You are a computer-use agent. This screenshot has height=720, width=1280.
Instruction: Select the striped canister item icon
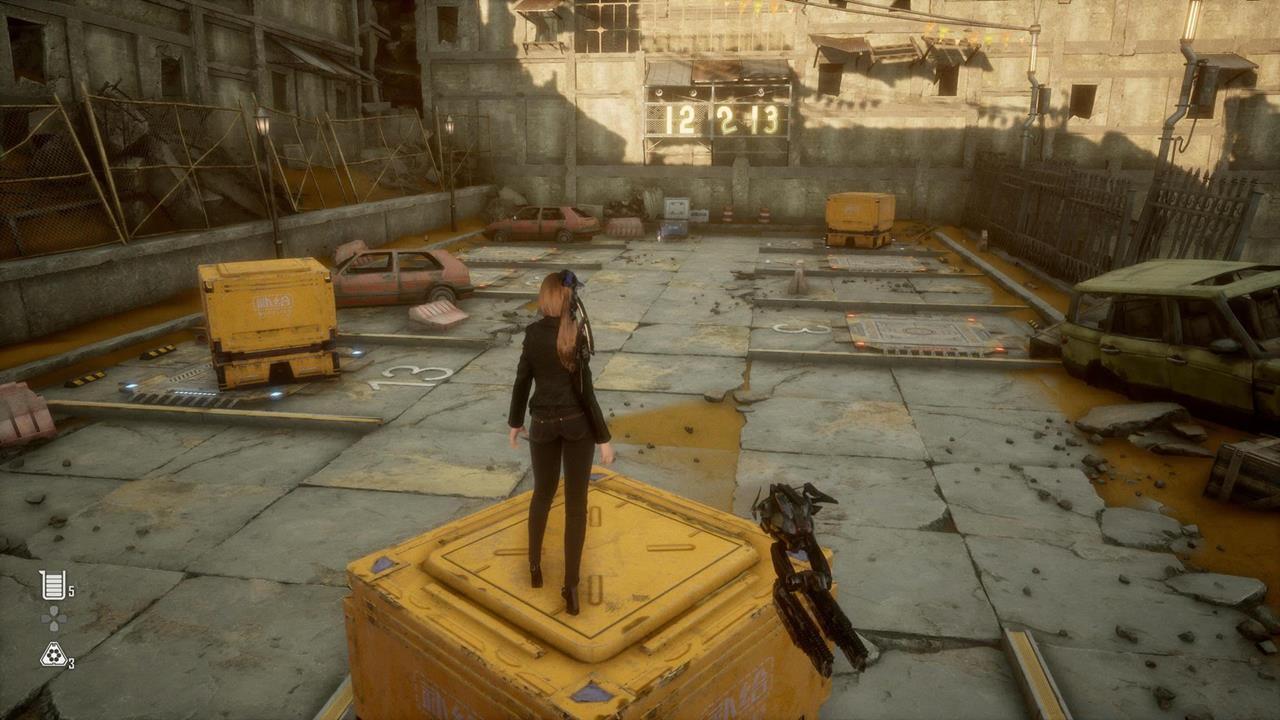point(52,585)
